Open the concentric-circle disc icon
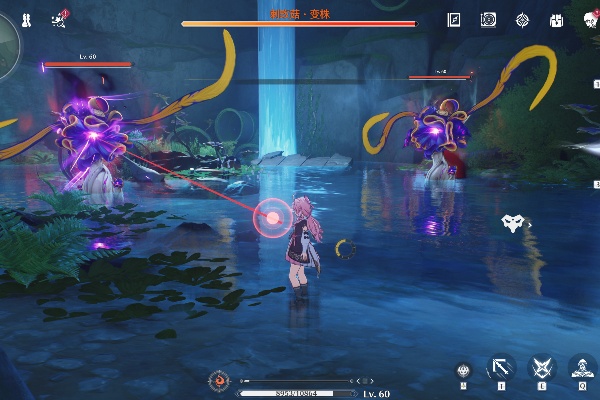Image resolution: width=600 pixels, height=400 pixels. (x=488, y=19)
